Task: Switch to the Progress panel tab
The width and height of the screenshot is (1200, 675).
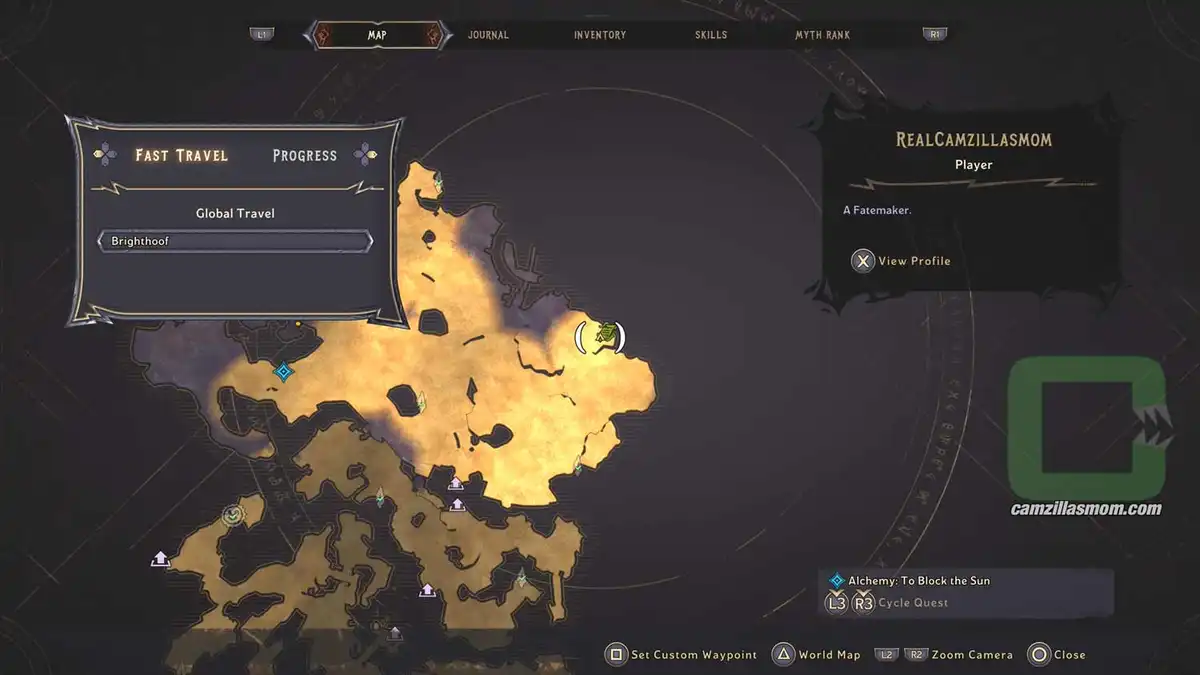Action: [304, 156]
